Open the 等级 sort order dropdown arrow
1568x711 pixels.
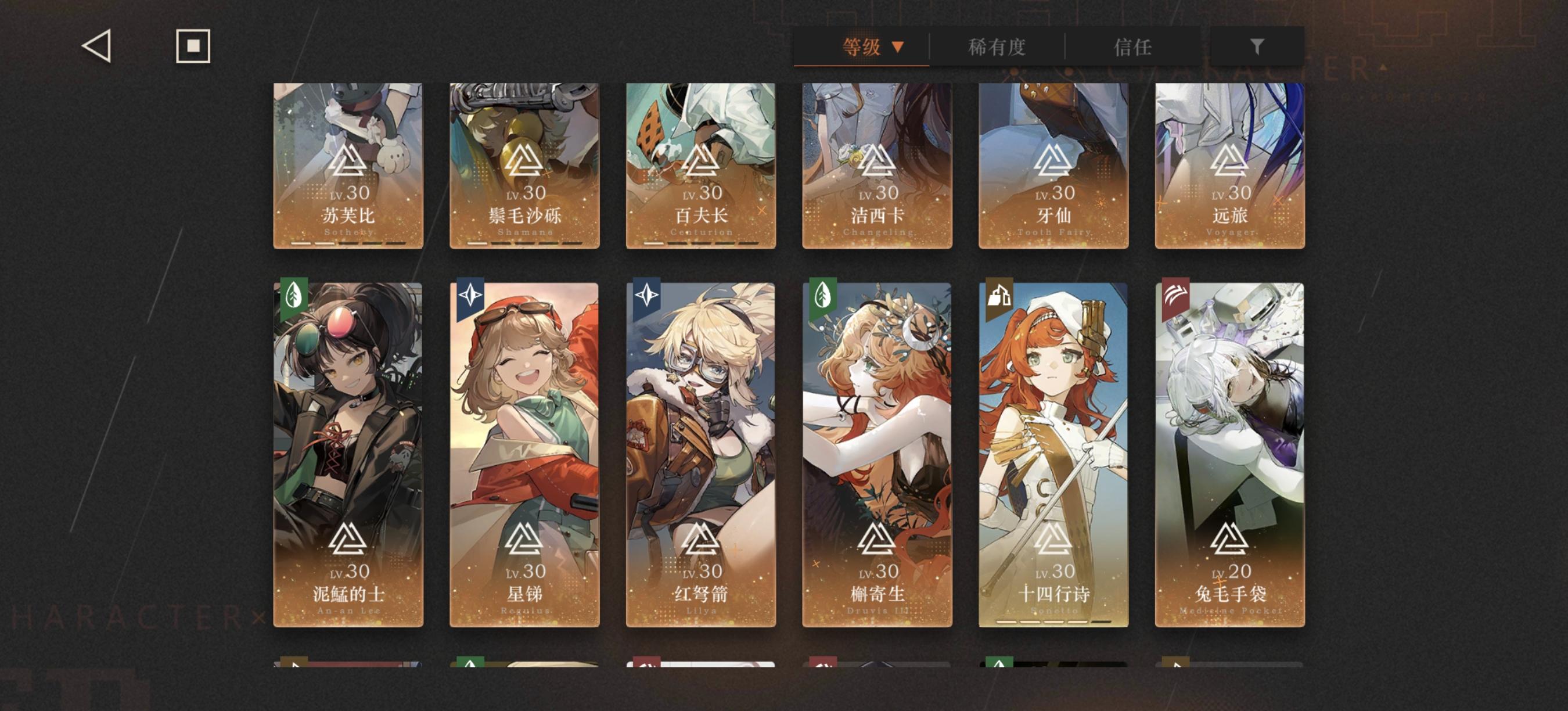click(x=898, y=48)
